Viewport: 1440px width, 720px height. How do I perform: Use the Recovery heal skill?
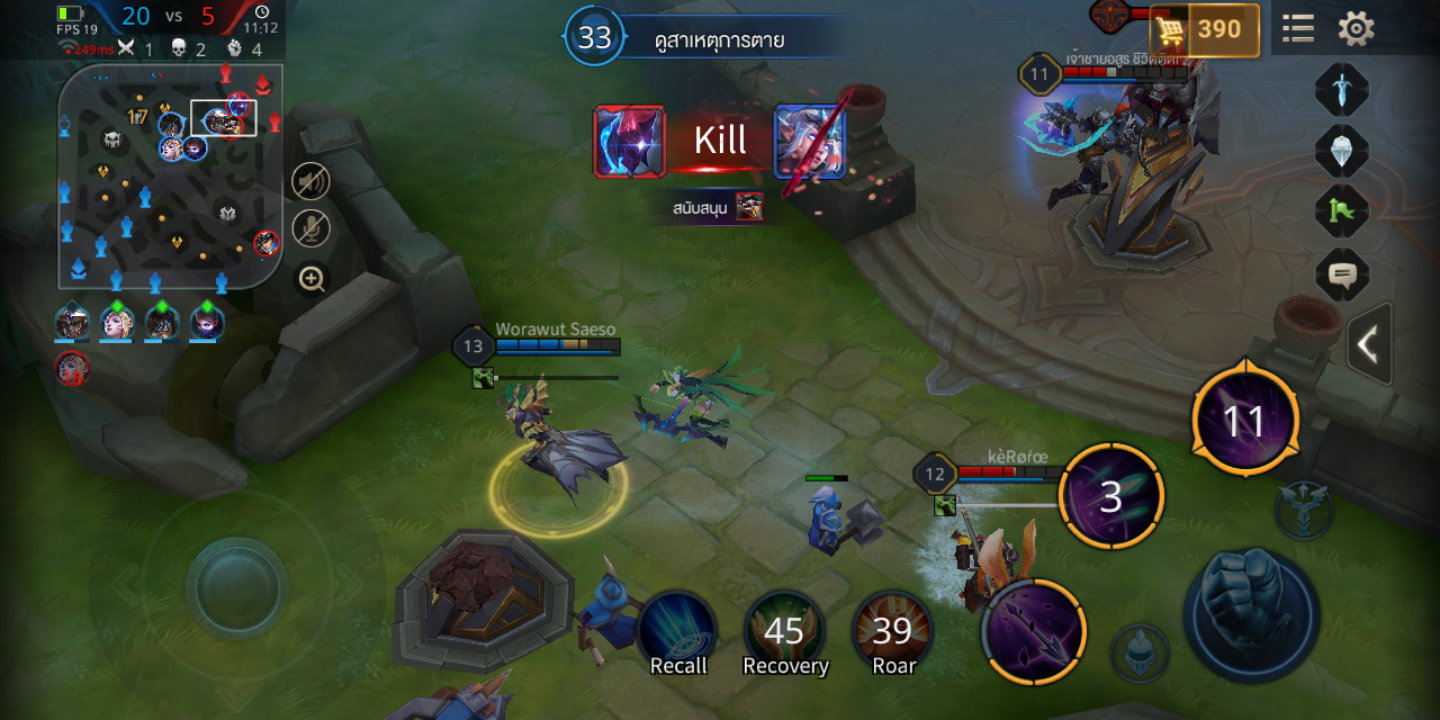(785, 632)
